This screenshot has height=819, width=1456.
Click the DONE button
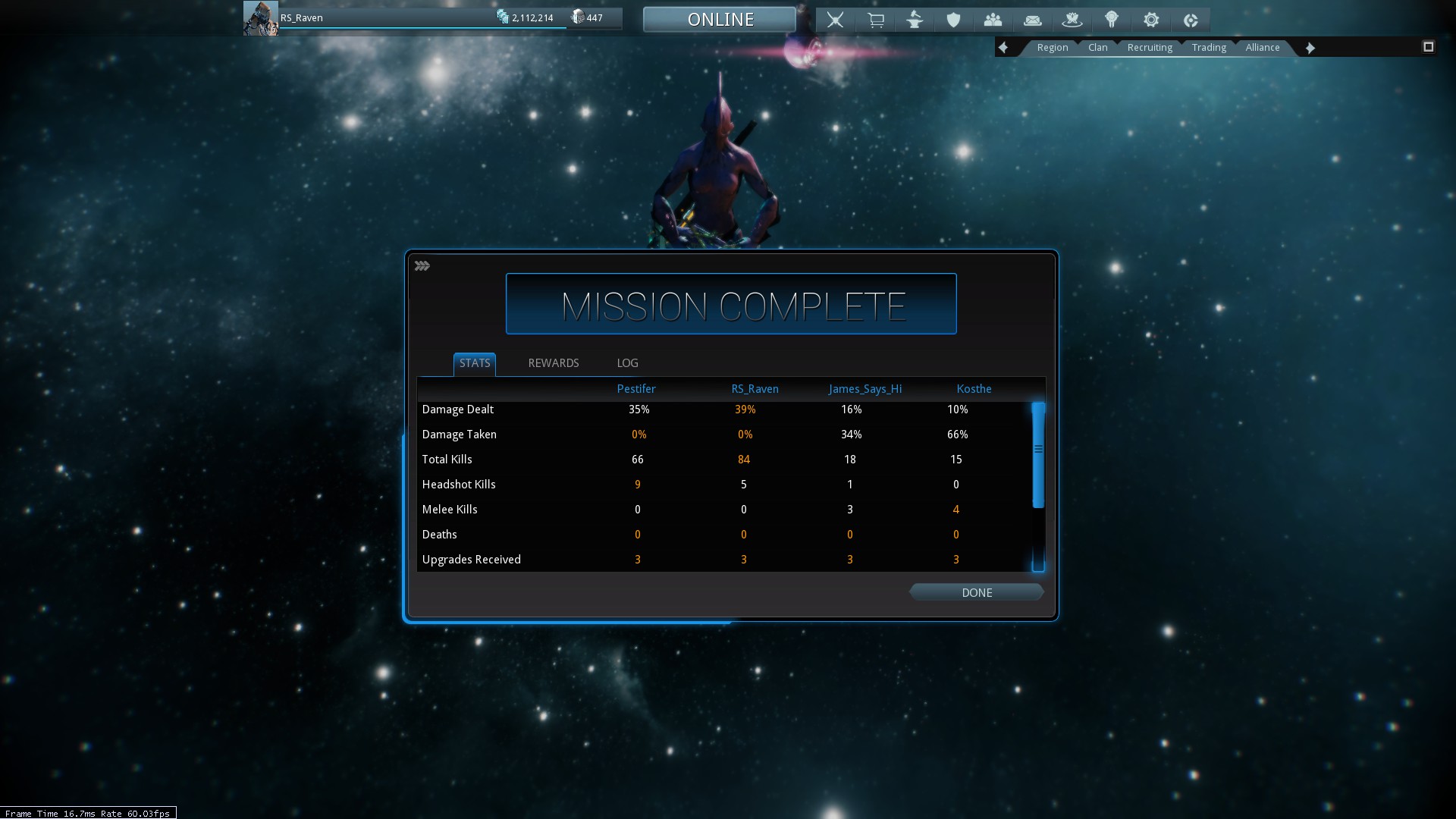click(x=976, y=592)
